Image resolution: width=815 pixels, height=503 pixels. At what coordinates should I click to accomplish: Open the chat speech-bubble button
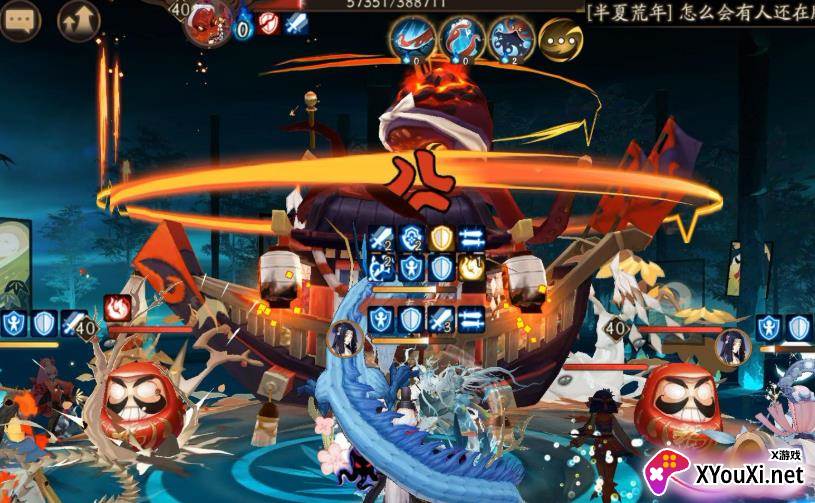point(20,21)
